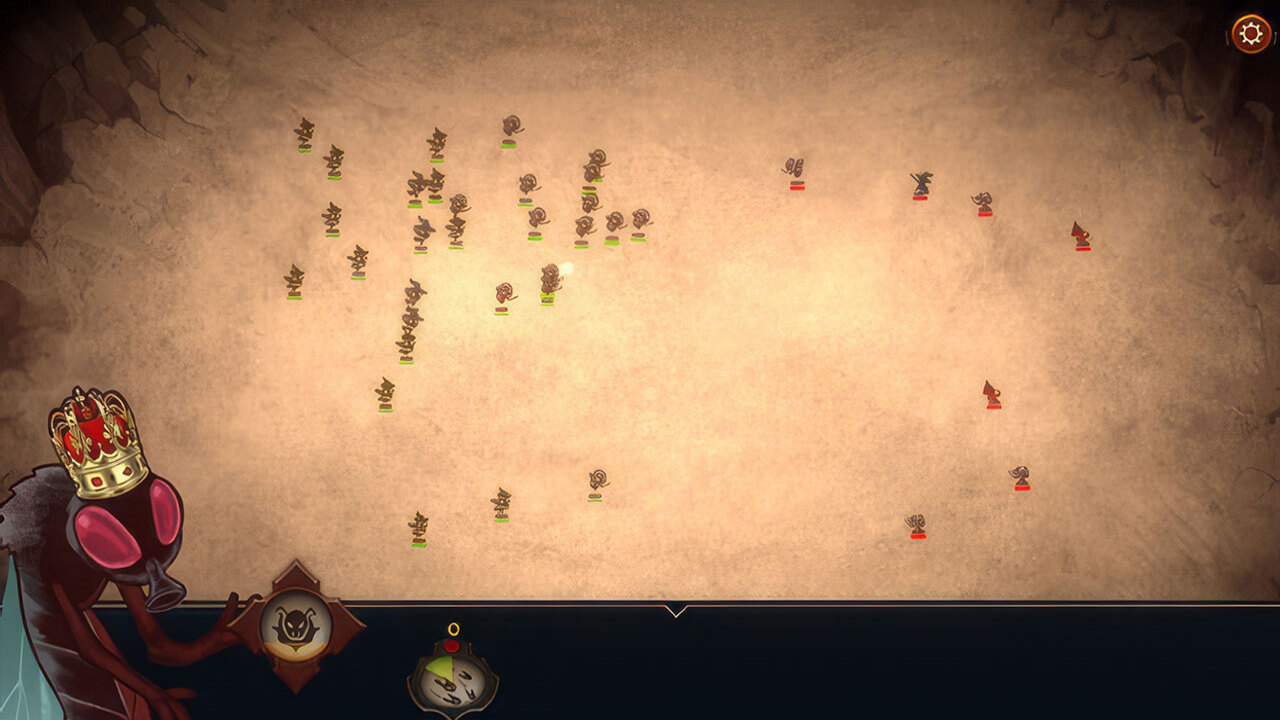Click the green progress wedge on the dial
The width and height of the screenshot is (1280, 720).
438,666
